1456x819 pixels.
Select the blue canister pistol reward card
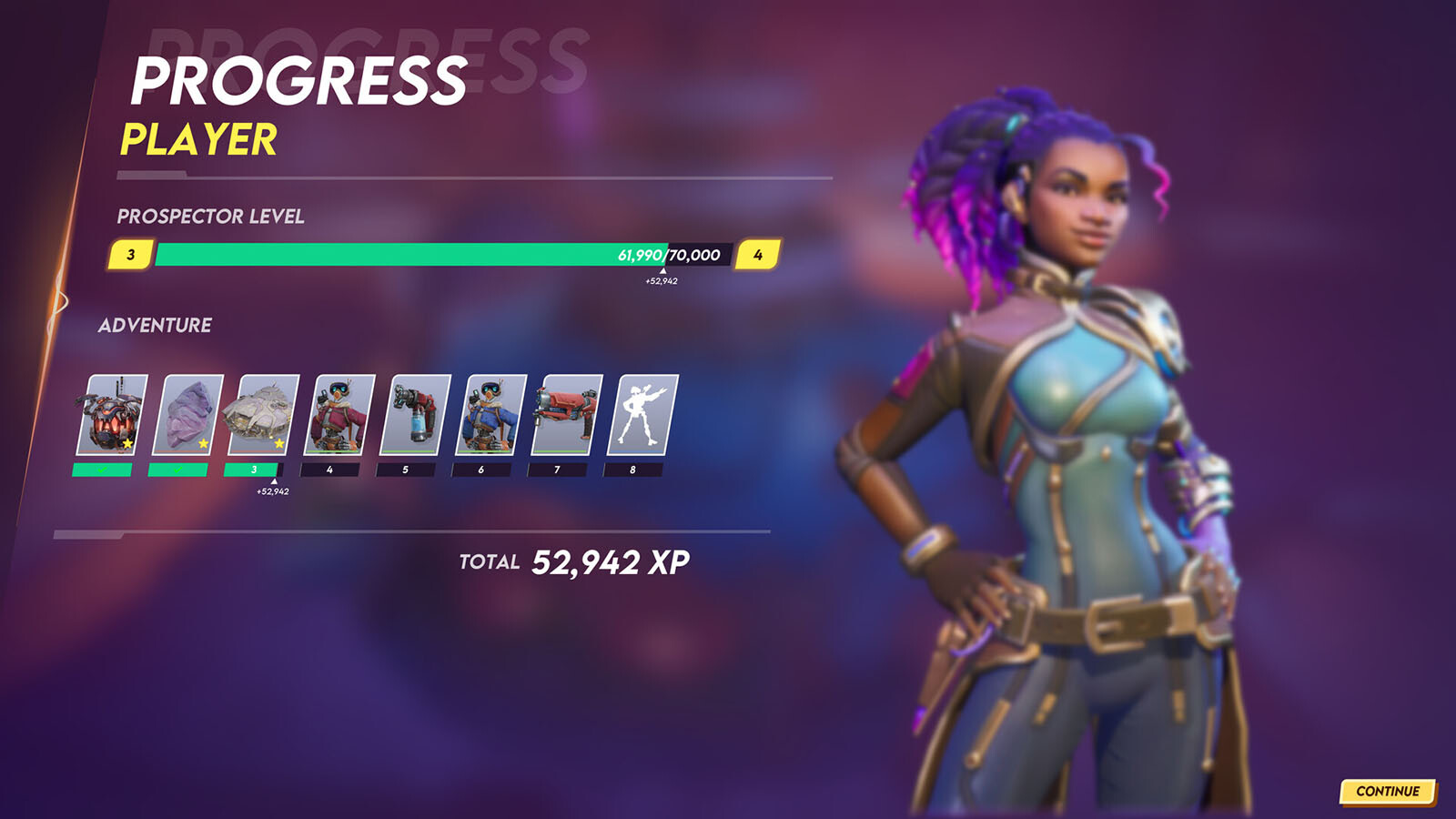pyautogui.click(x=416, y=415)
